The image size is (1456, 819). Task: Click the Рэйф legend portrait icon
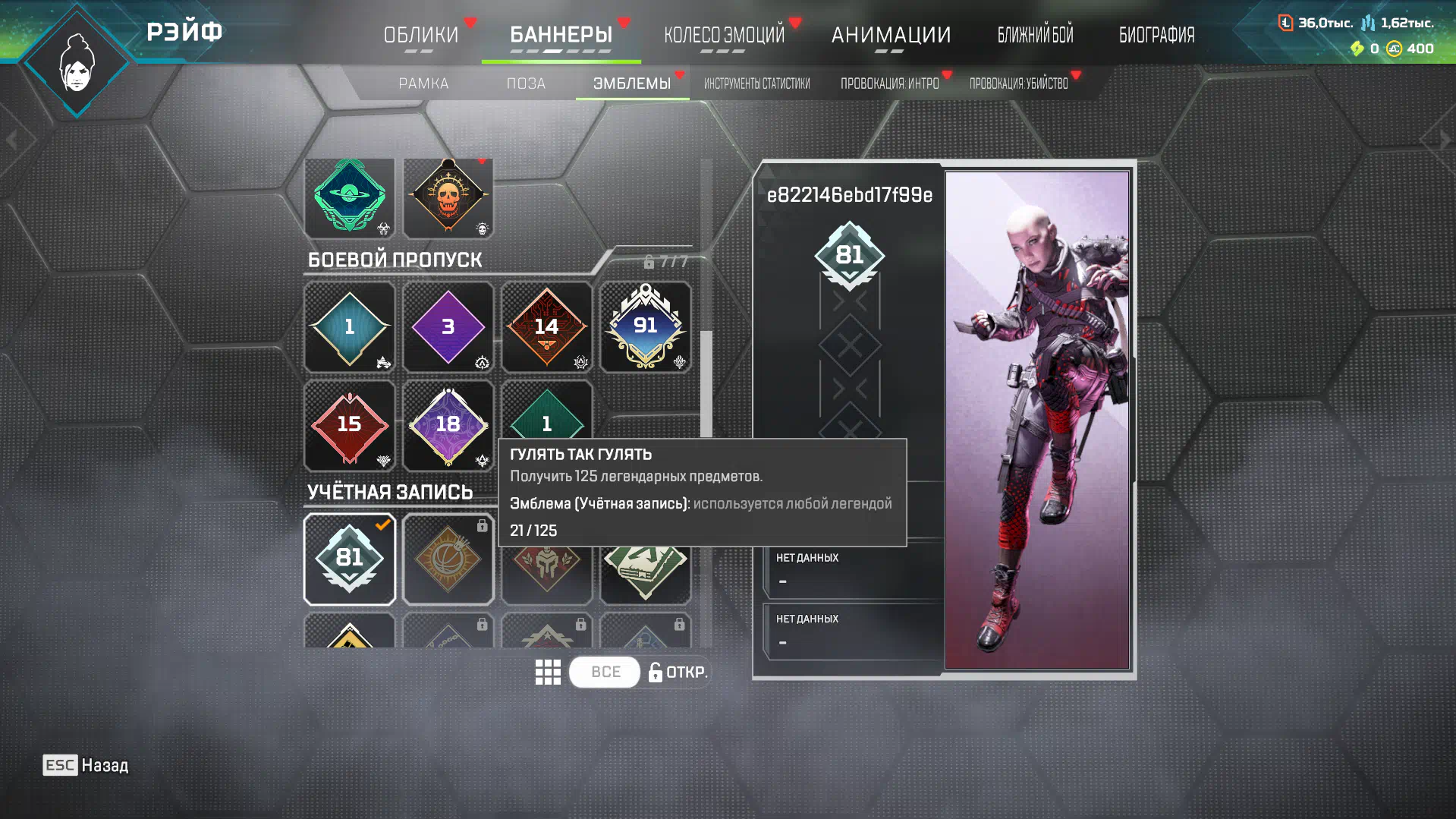pos(77,62)
